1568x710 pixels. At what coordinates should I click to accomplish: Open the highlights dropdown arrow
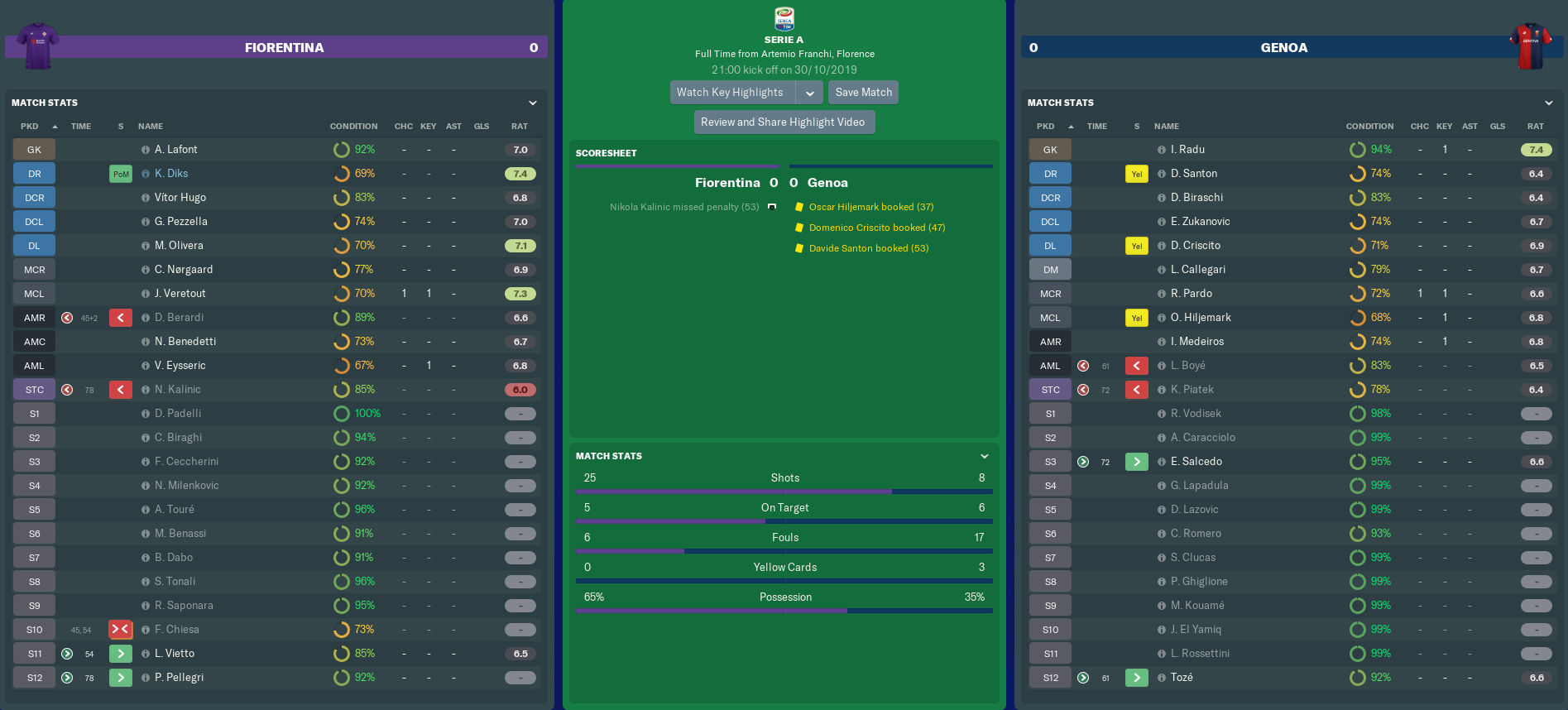810,93
